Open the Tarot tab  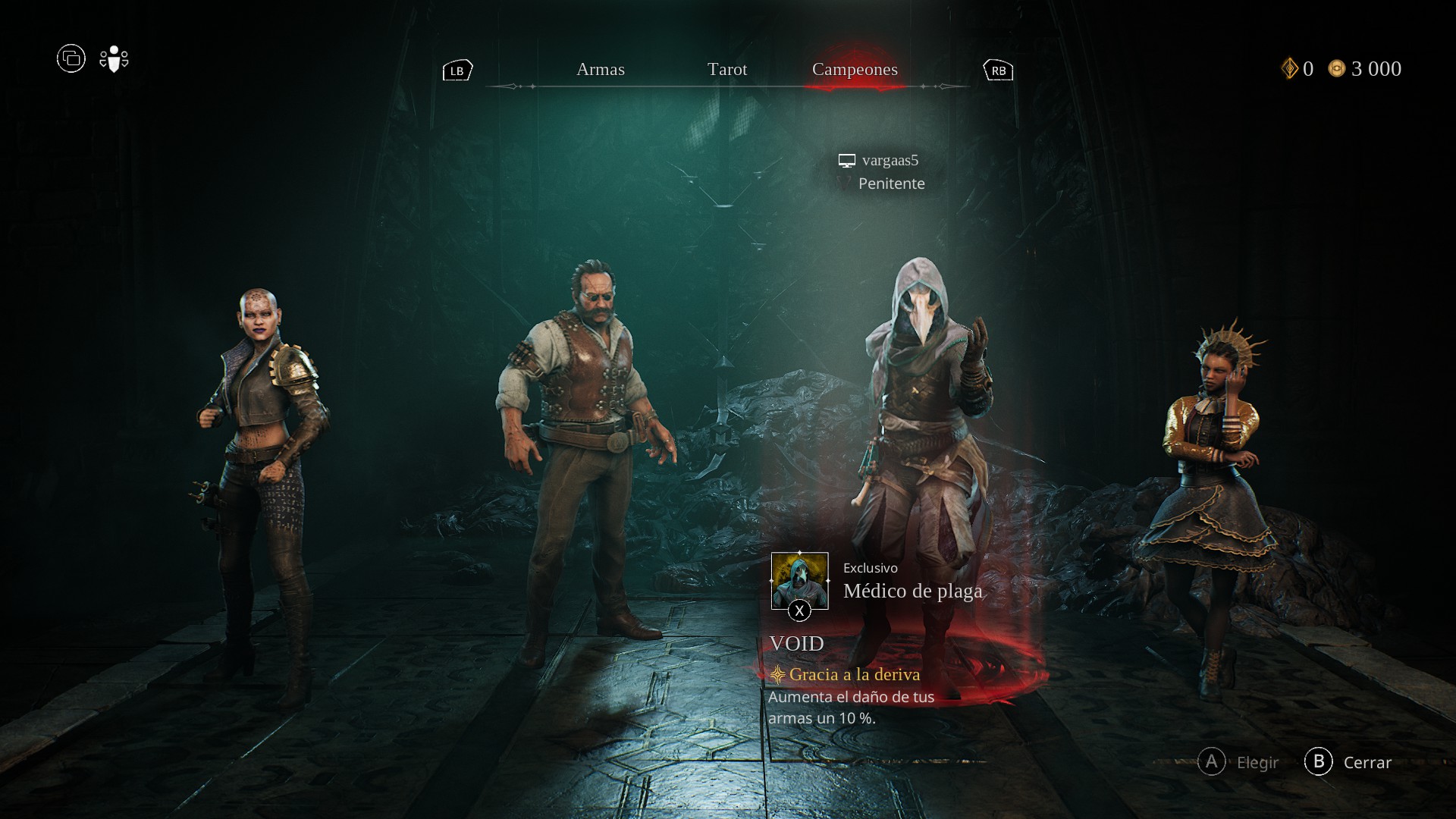pyautogui.click(x=726, y=70)
